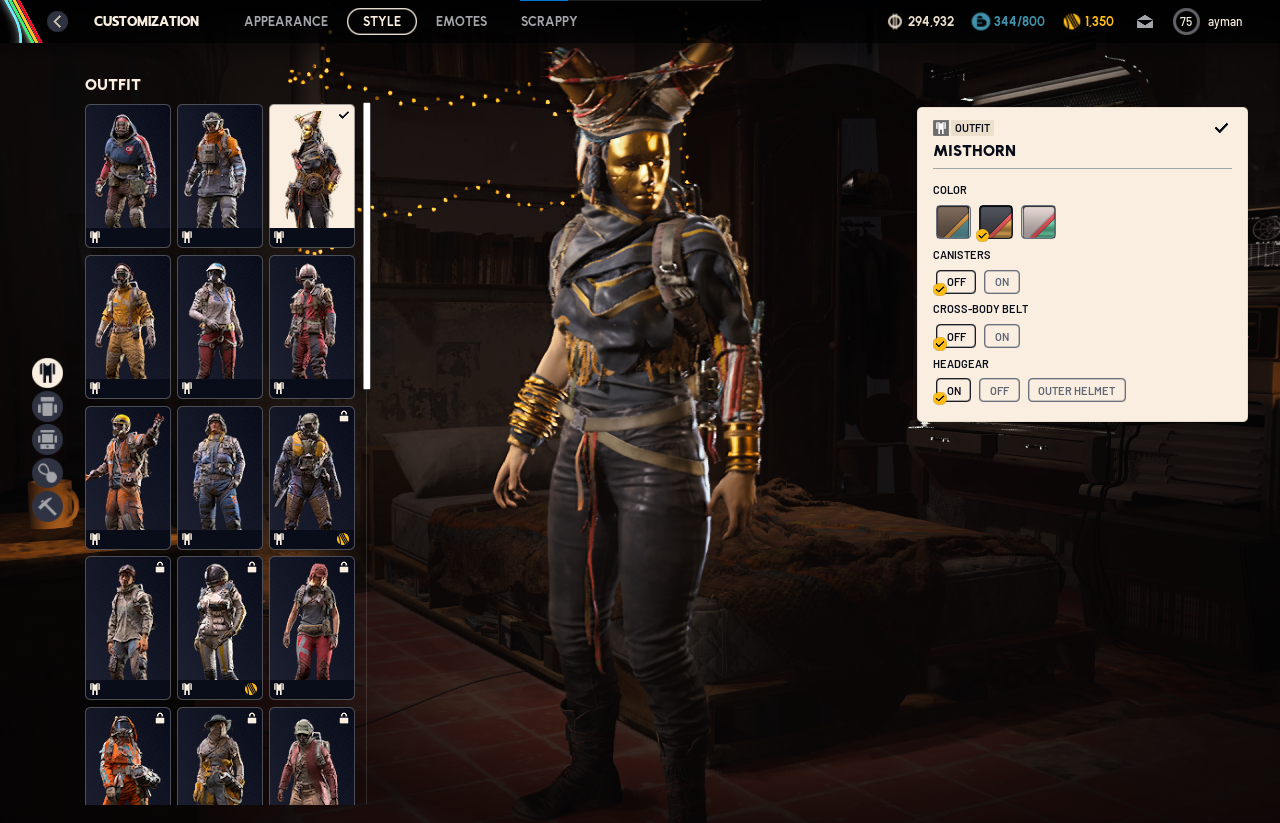The image size is (1280, 823).
Task: Open the Emotes tab
Action: [x=461, y=21]
